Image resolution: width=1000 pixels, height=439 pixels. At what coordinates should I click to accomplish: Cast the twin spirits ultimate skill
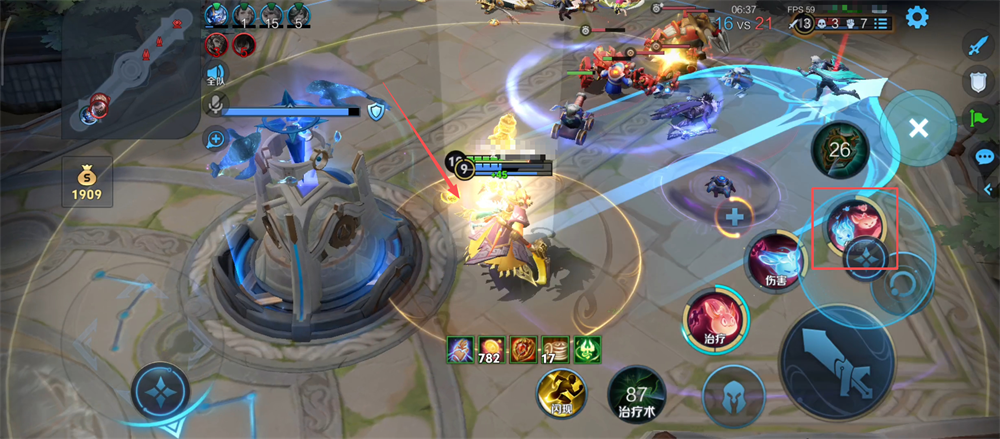tap(853, 222)
